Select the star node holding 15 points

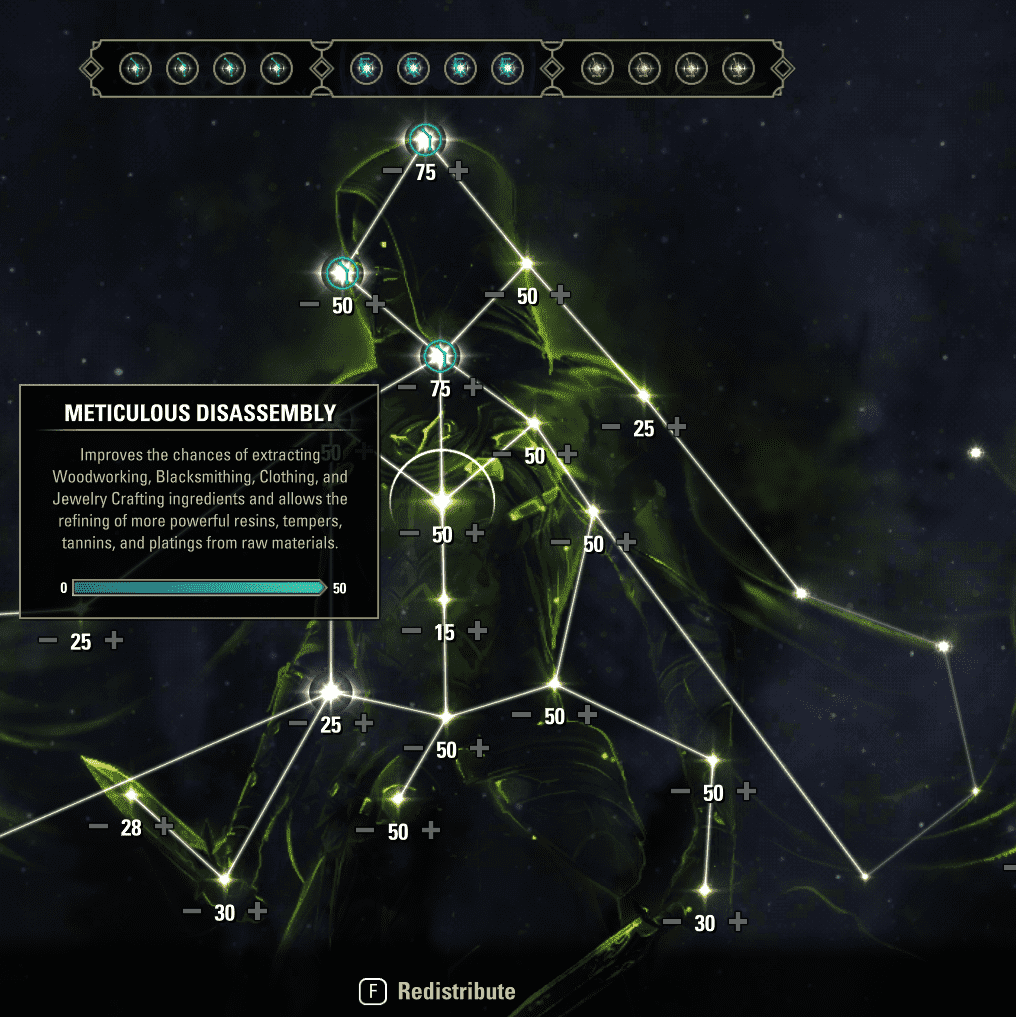(444, 600)
